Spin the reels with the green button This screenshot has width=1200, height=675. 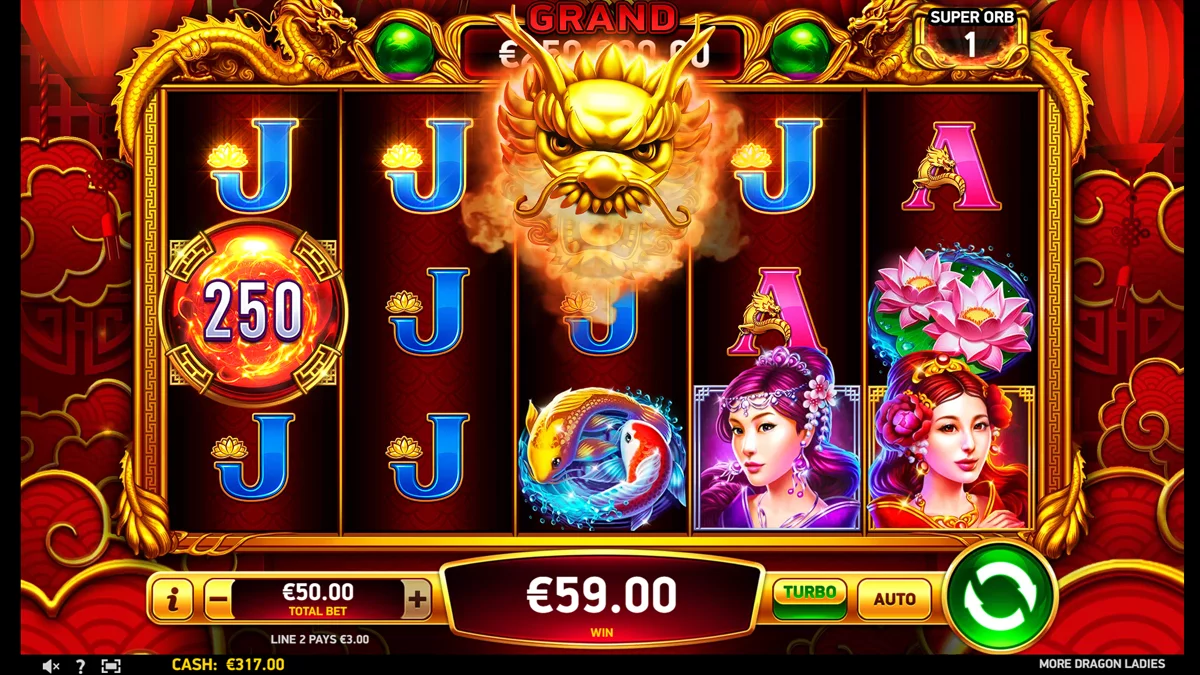999,597
